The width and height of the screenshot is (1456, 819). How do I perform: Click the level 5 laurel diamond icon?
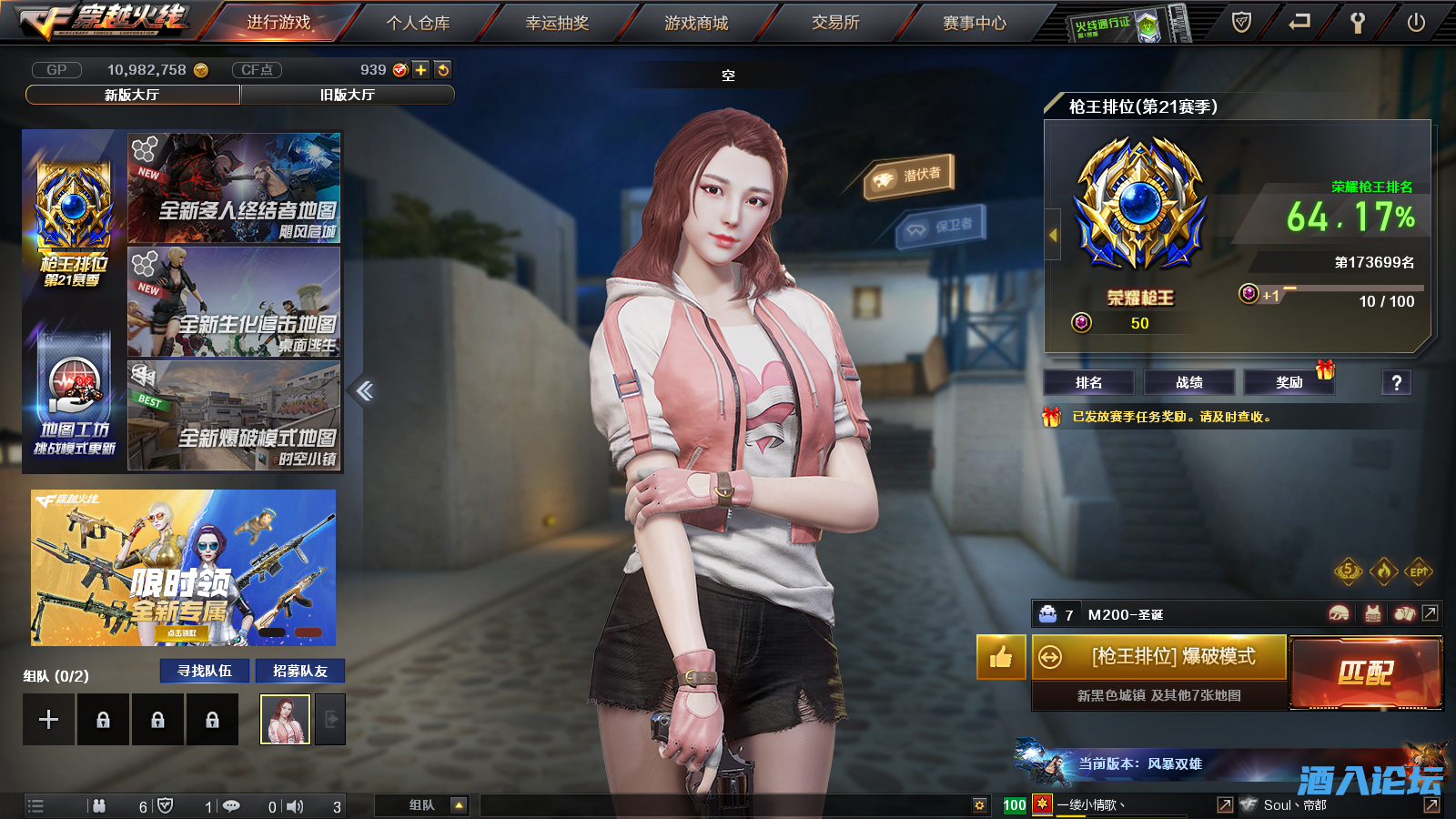[1349, 571]
